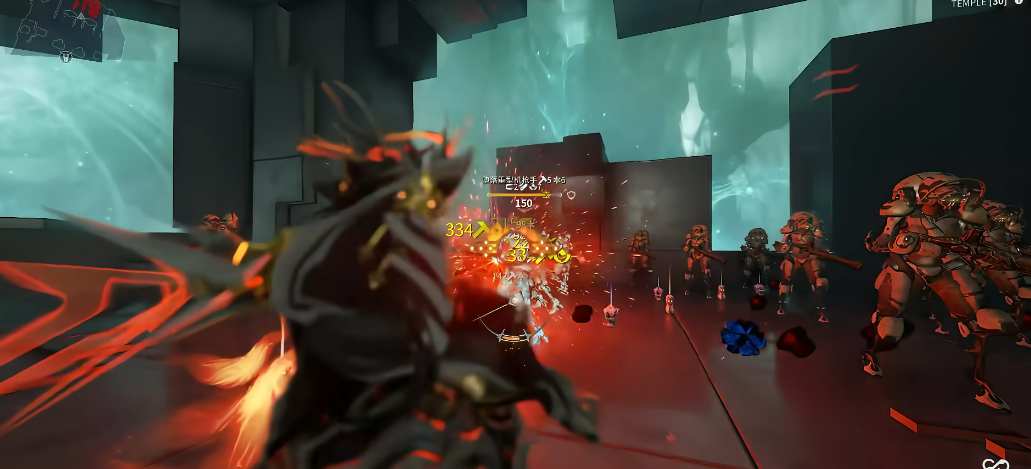Select the white triangle marker on the minimap
The height and width of the screenshot is (469, 1031).
tap(79, 17)
